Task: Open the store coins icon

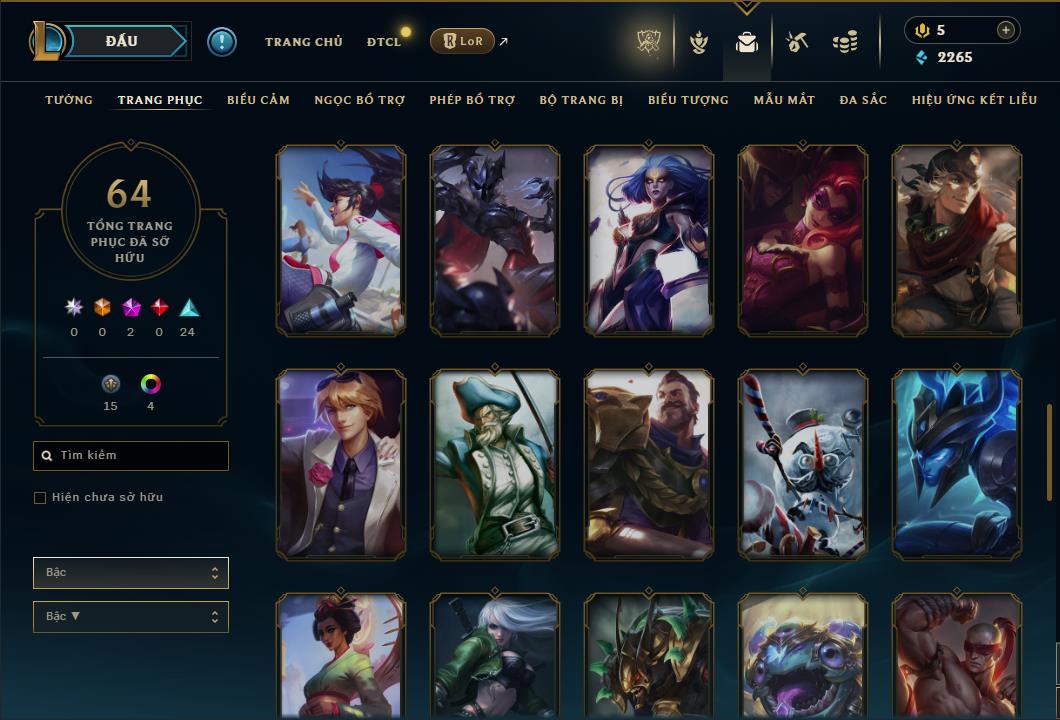Action: coord(845,42)
